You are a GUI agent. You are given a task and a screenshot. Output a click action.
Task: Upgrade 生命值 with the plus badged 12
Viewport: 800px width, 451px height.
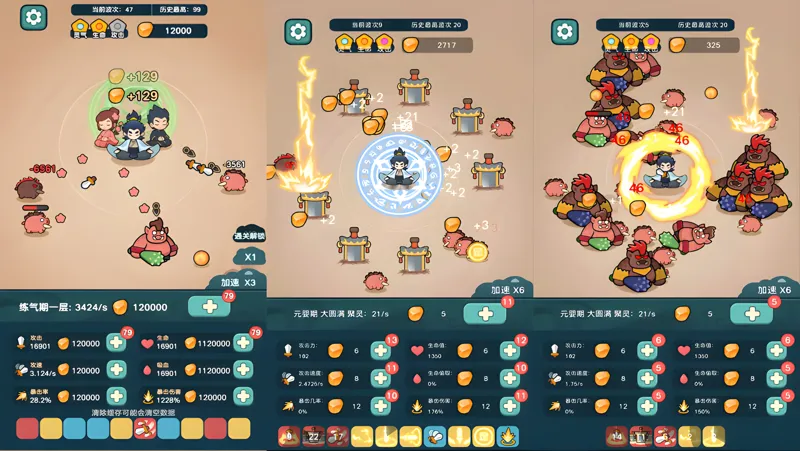[x=507, y=351]
